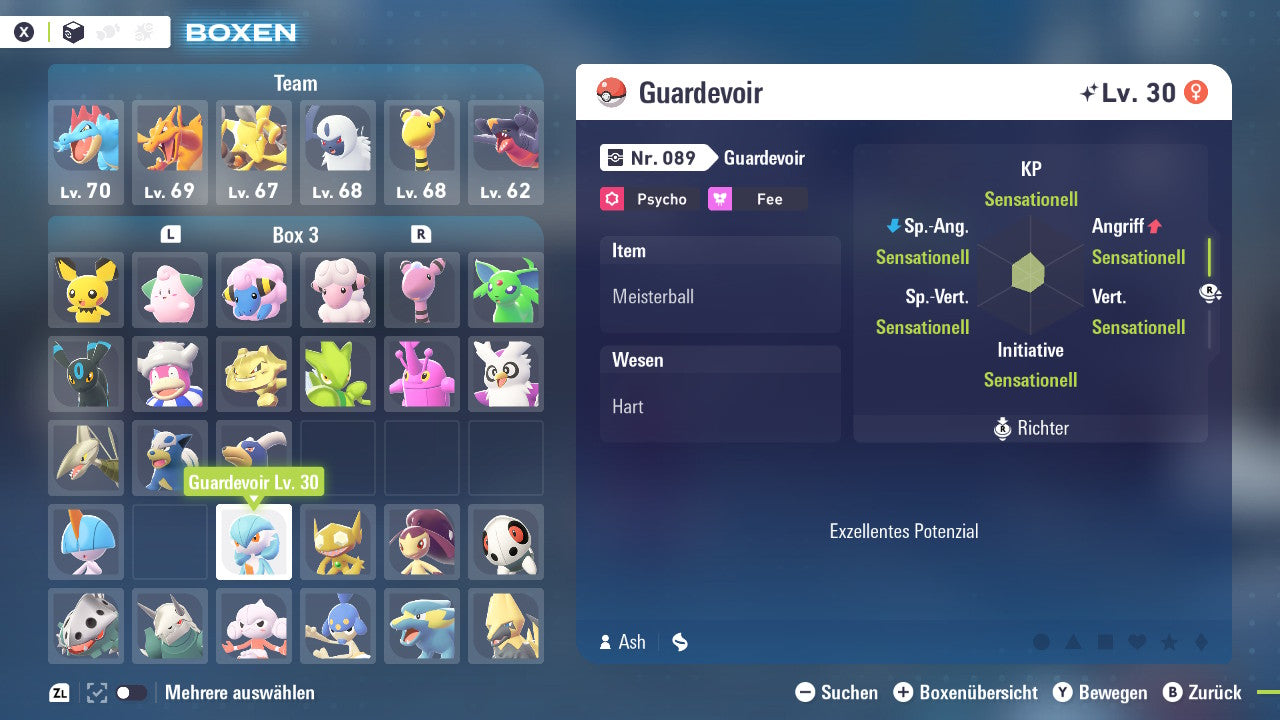The height and width of the screenshot is (720, 1280).
Task: Select the Umbreon thumbnail in Box 3
Action: [85, 374]
